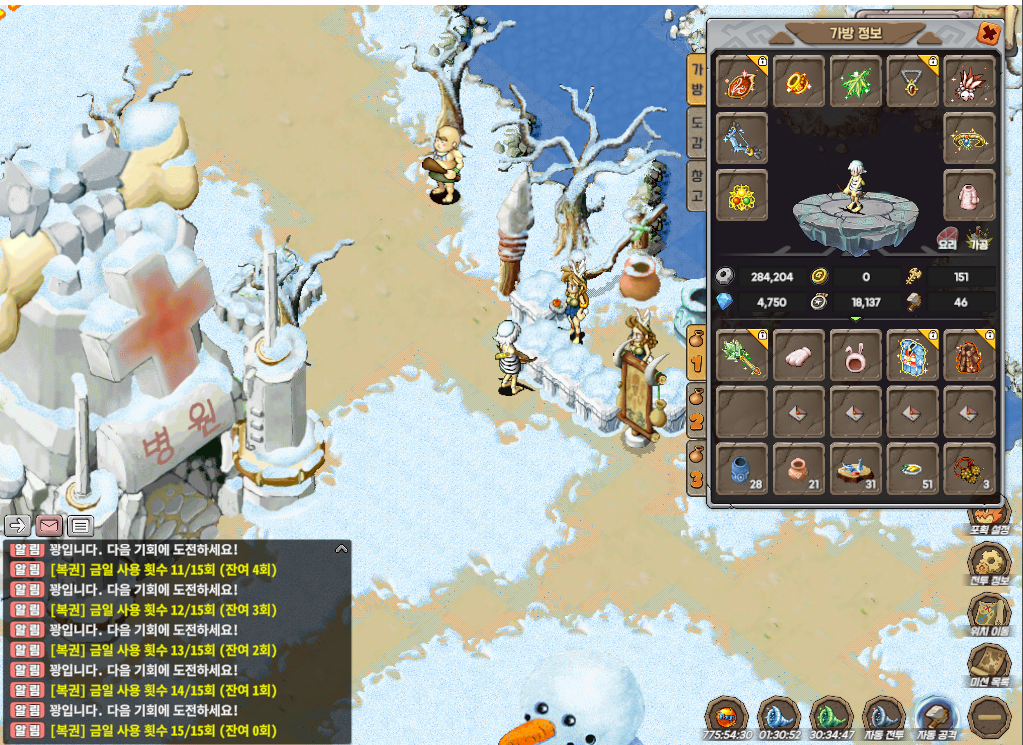Open the mail envelope icon above chat

pos(49,525)
